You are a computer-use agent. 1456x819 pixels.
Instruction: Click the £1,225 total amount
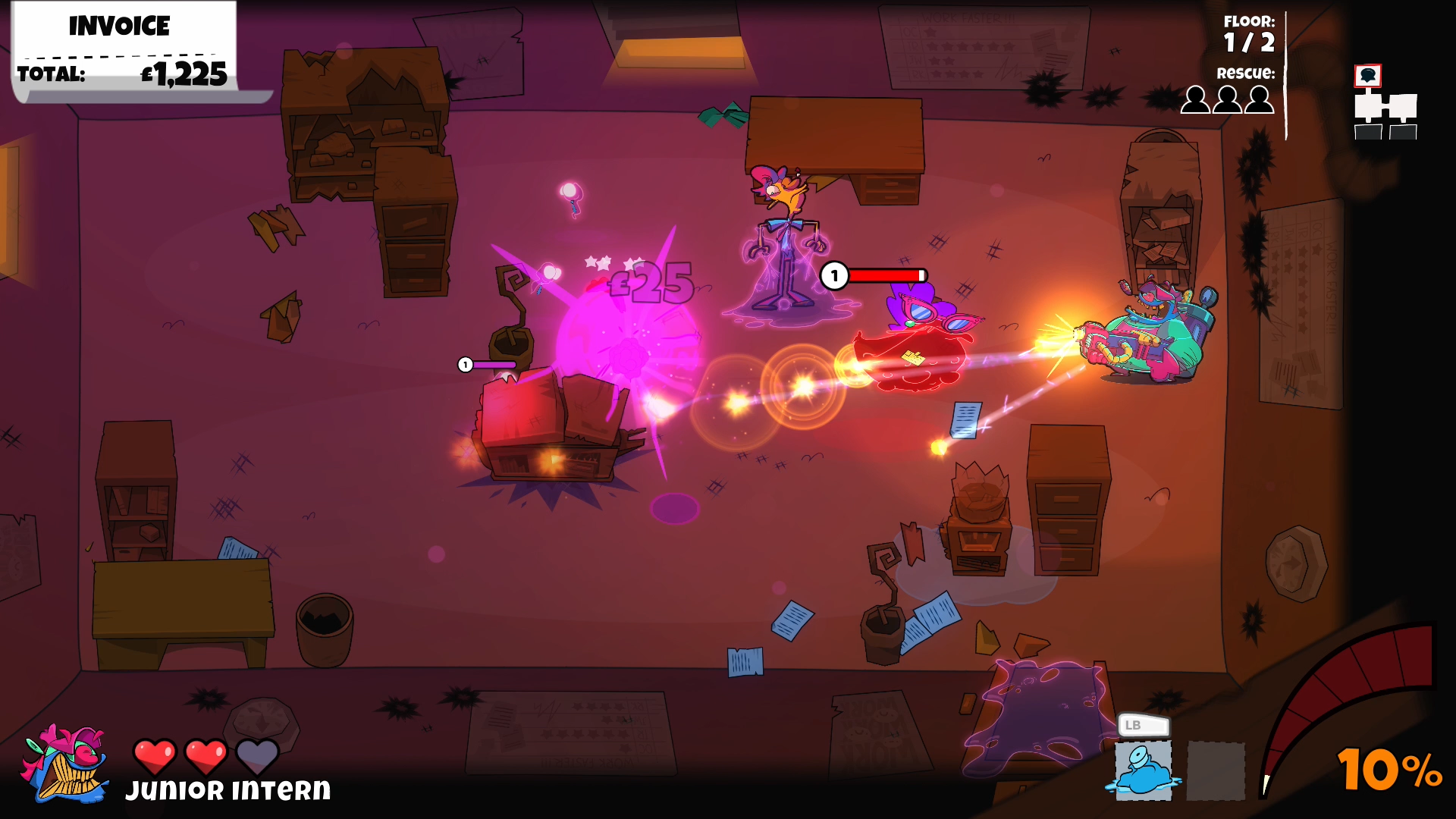(x=182, y=75)
